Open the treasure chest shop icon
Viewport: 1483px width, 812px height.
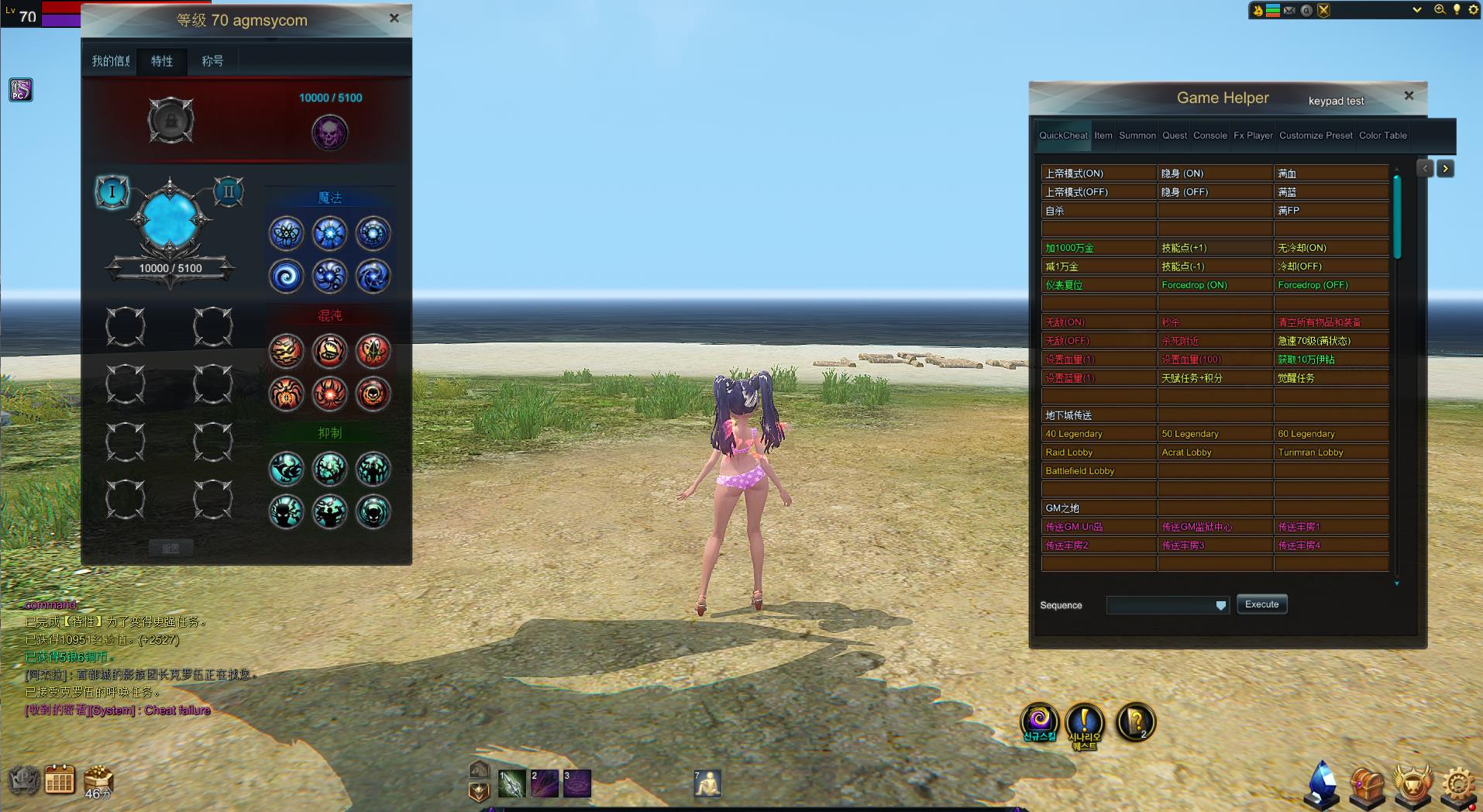[1367, 786]
